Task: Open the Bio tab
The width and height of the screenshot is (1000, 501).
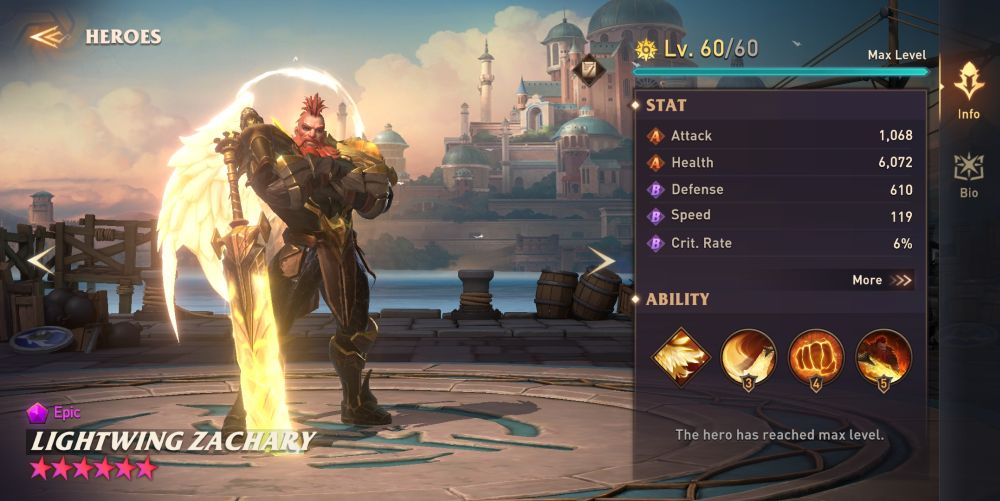Action: [x=968, y=175]
